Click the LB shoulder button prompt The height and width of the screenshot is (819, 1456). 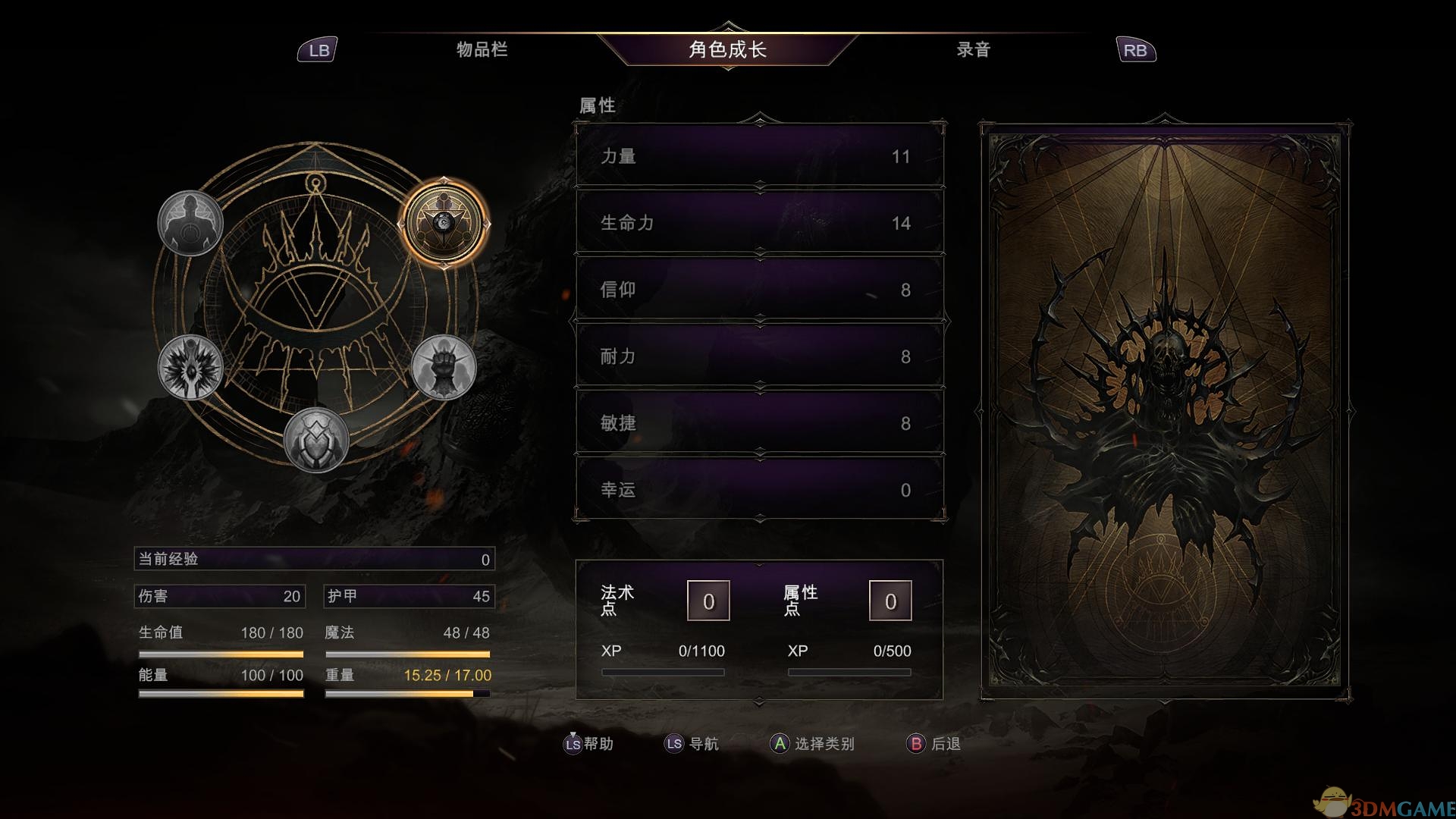[318, 50]
